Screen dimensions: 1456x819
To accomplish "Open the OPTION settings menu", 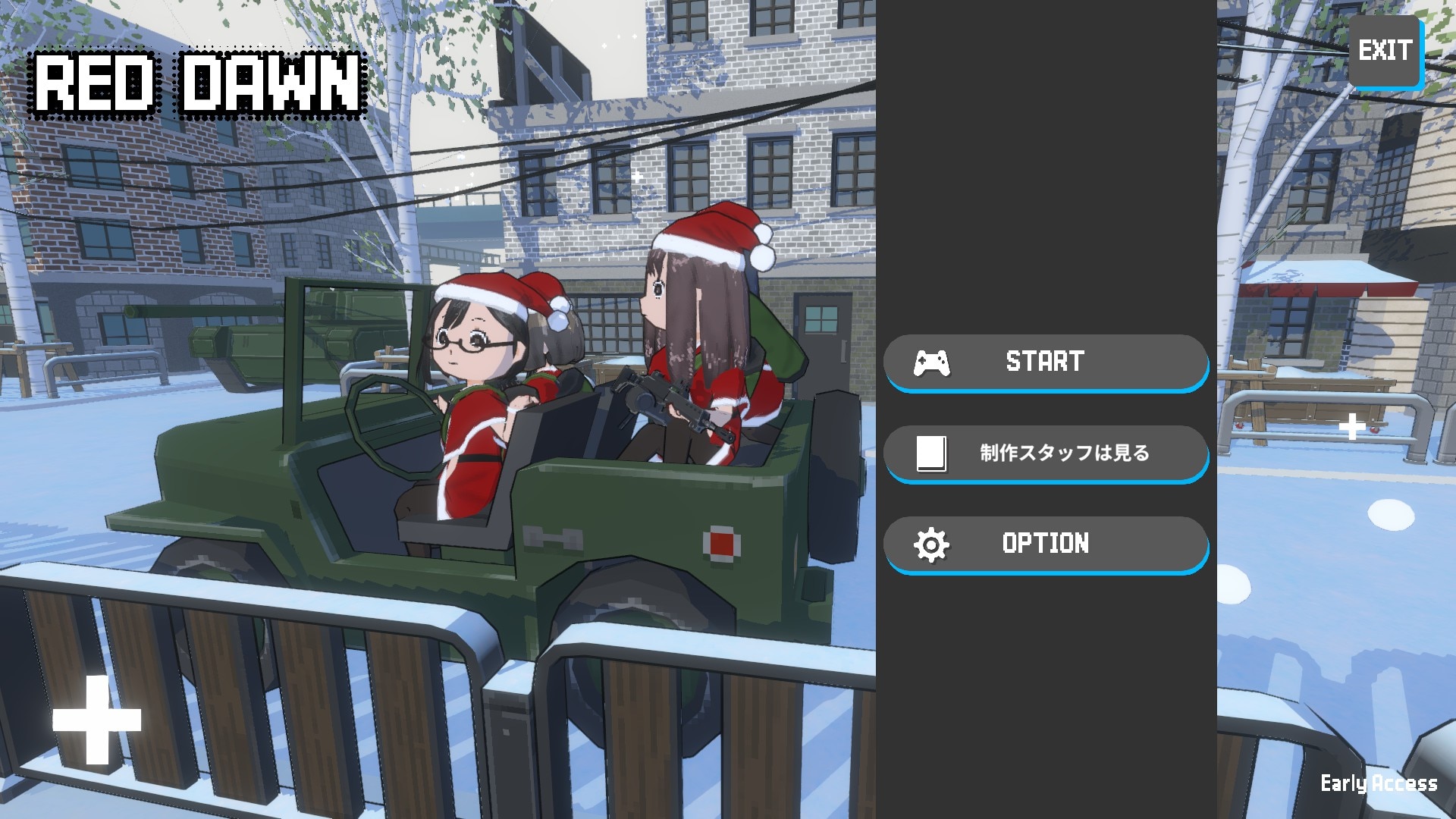I will pos(1045,544).
